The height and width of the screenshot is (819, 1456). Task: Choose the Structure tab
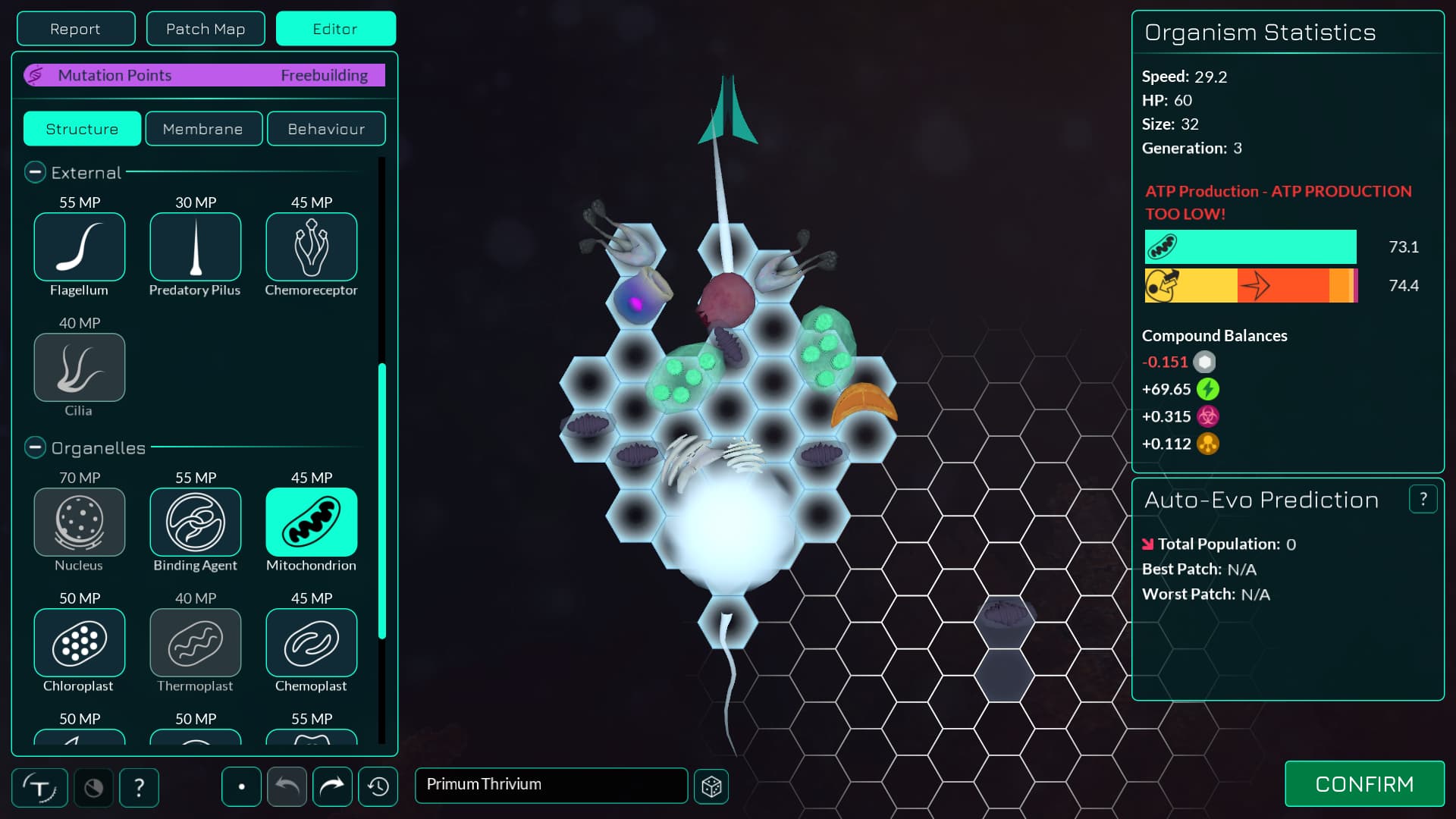82,129
